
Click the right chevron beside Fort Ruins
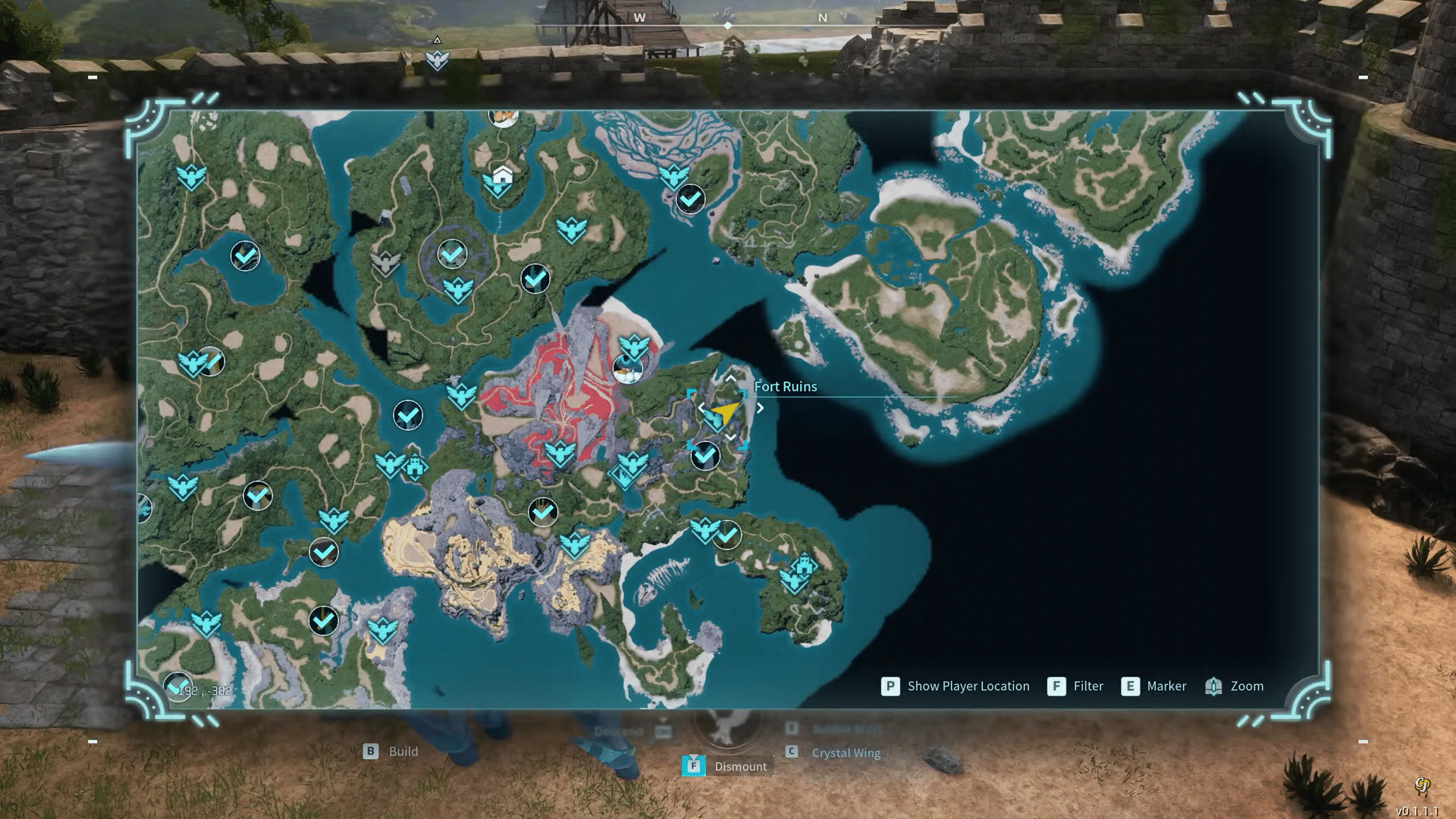pyautogui.click(x=760, y=407)
